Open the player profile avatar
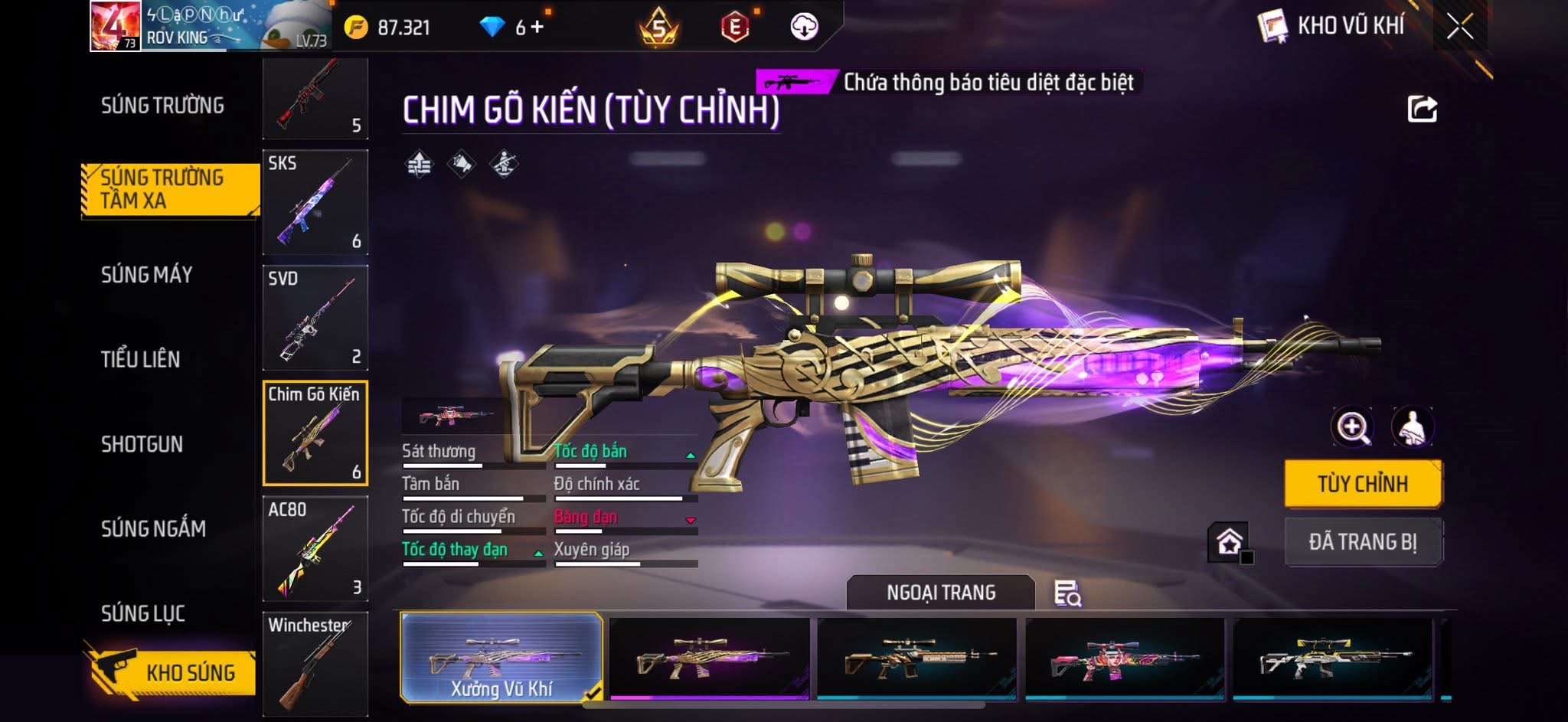The width and height of the screenshot is (1568, 722). point(115,26)
